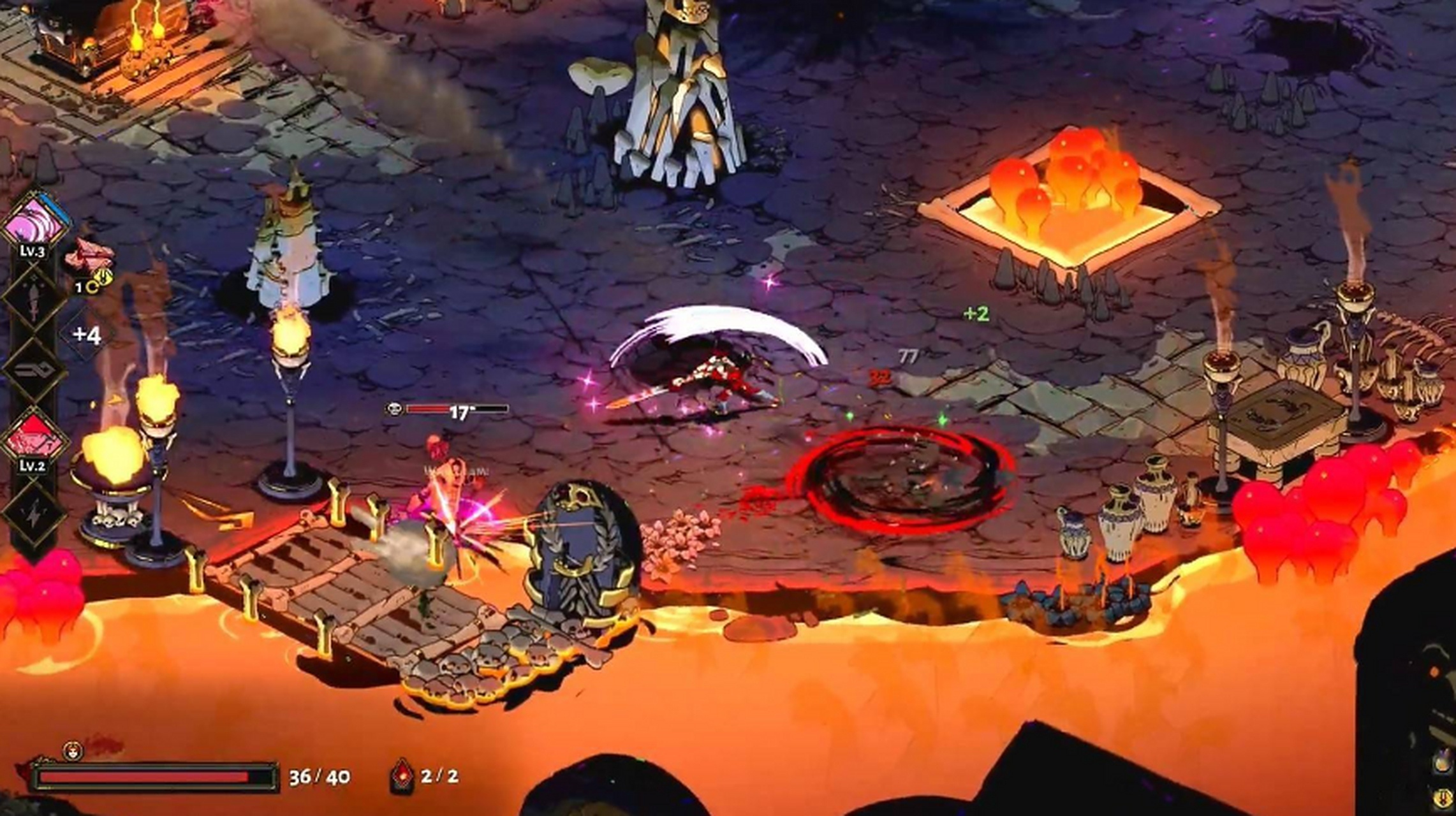Click the empty lightning bolt call slot
This screenshot has height=816, width=1456.
coord(33,511)
